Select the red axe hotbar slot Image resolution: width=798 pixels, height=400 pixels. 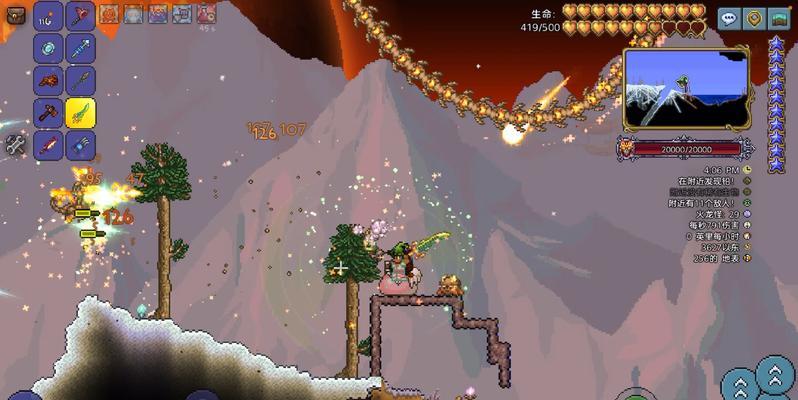click(x=81, y=16)
